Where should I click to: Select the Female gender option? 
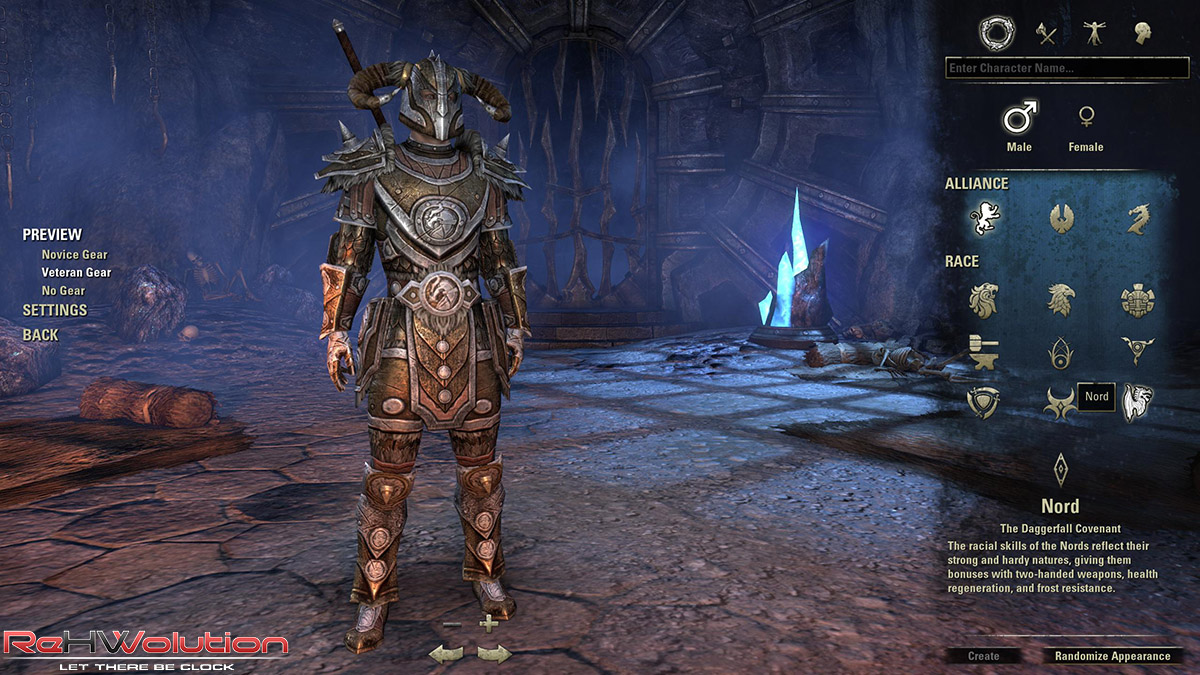[x=1085, y=119]
